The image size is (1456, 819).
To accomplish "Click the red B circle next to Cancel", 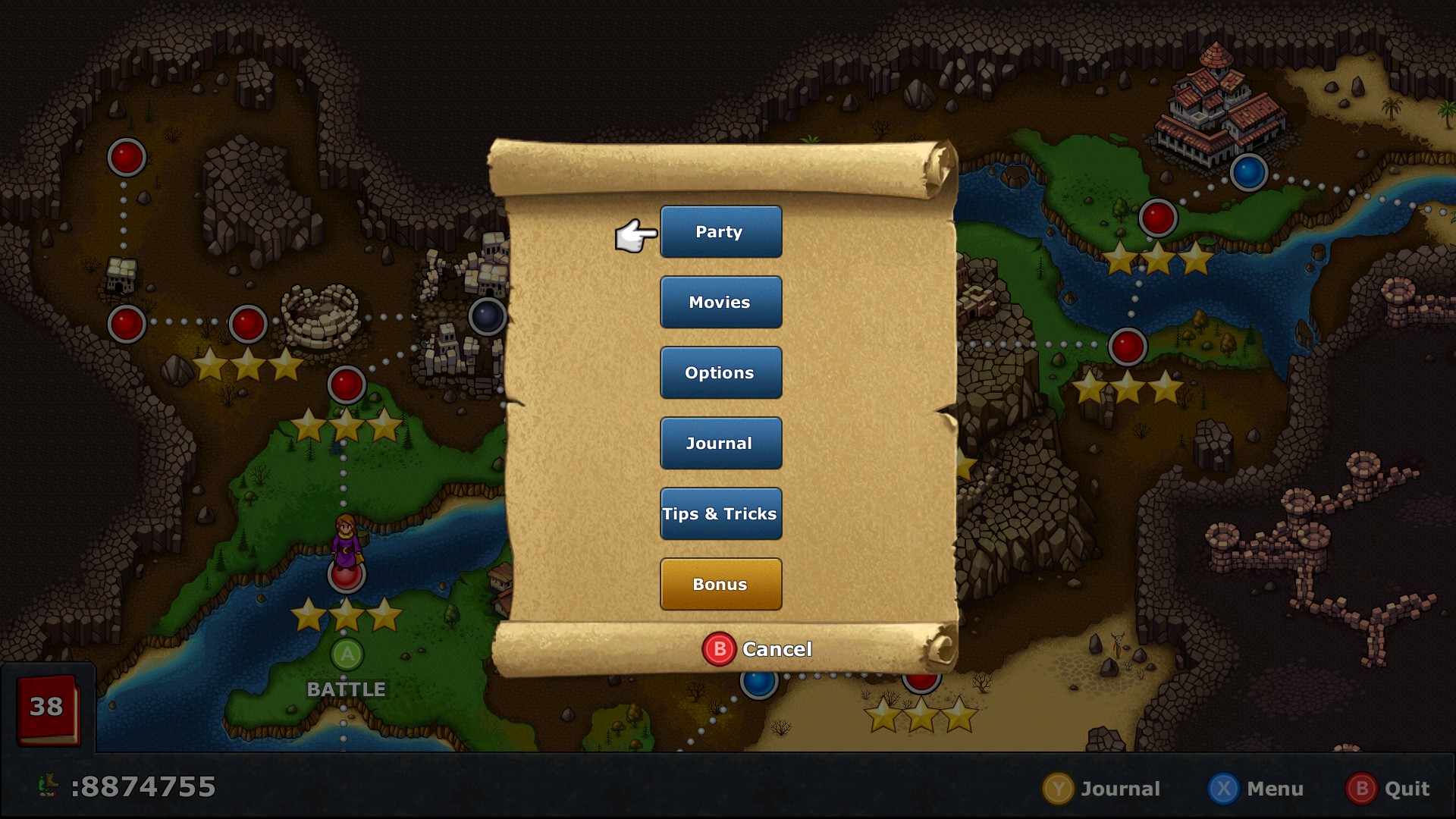I will (717, 650).
